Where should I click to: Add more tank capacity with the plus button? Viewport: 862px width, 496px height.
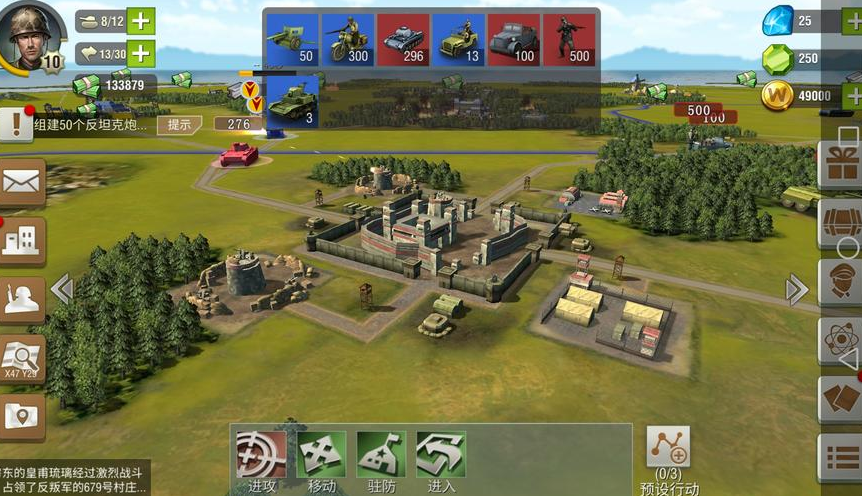142,21
